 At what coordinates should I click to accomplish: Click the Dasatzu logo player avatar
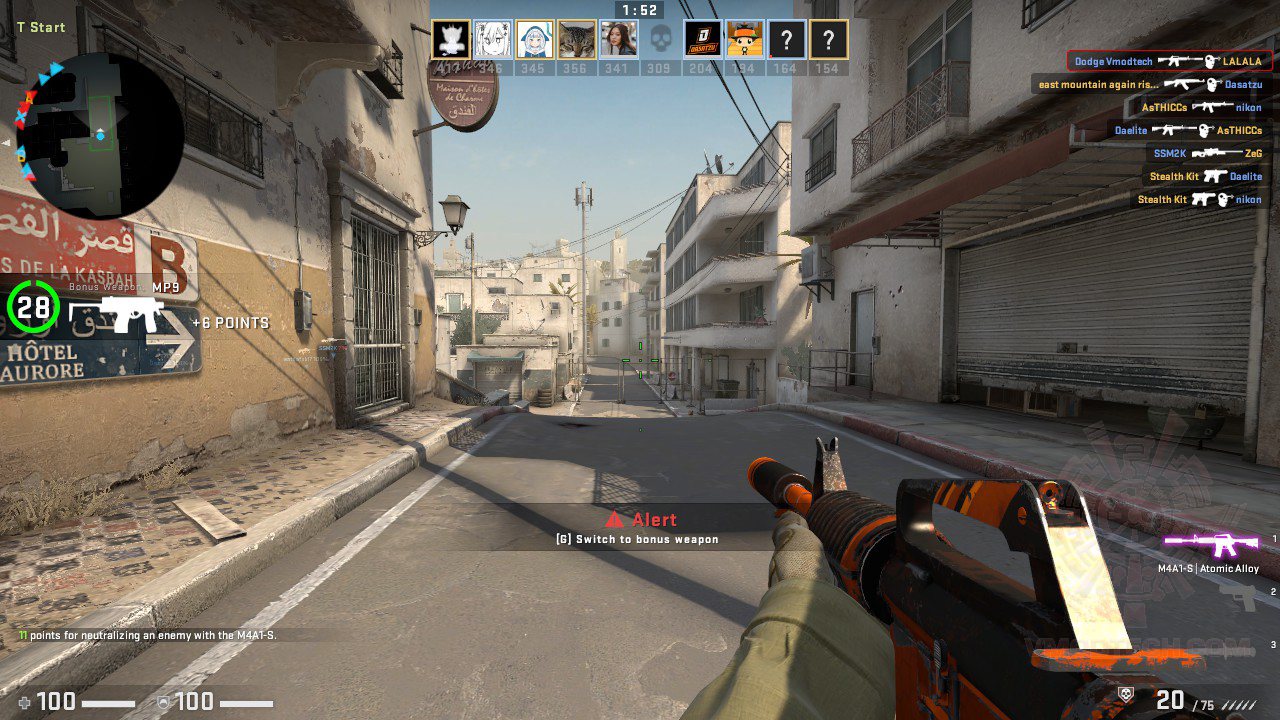click(x=703, y=40)
